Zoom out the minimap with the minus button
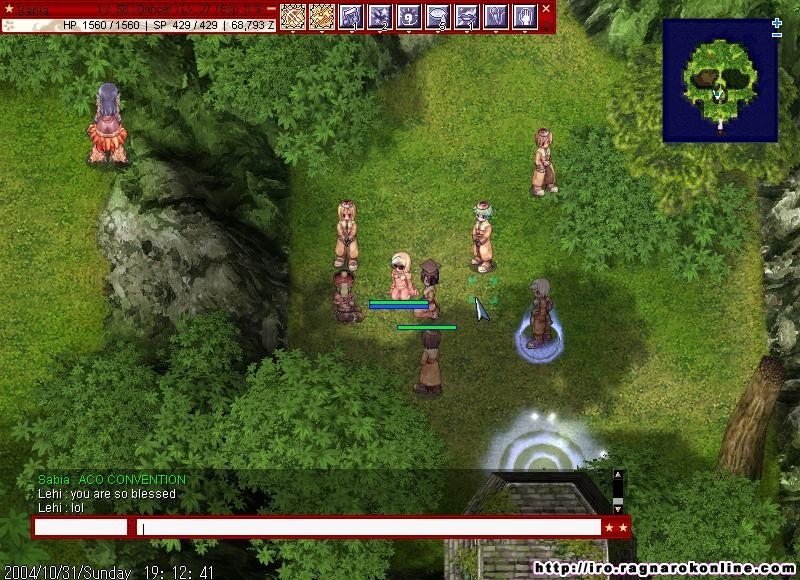Screen dimensions: 800x580 pyautogui.click(x=777, y=36)
